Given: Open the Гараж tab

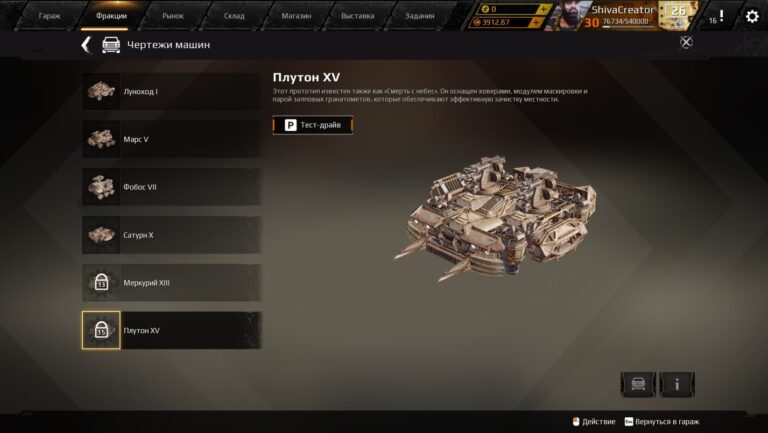Looking at the screenshot, I should pyautogui.click(x=50, y=16).
